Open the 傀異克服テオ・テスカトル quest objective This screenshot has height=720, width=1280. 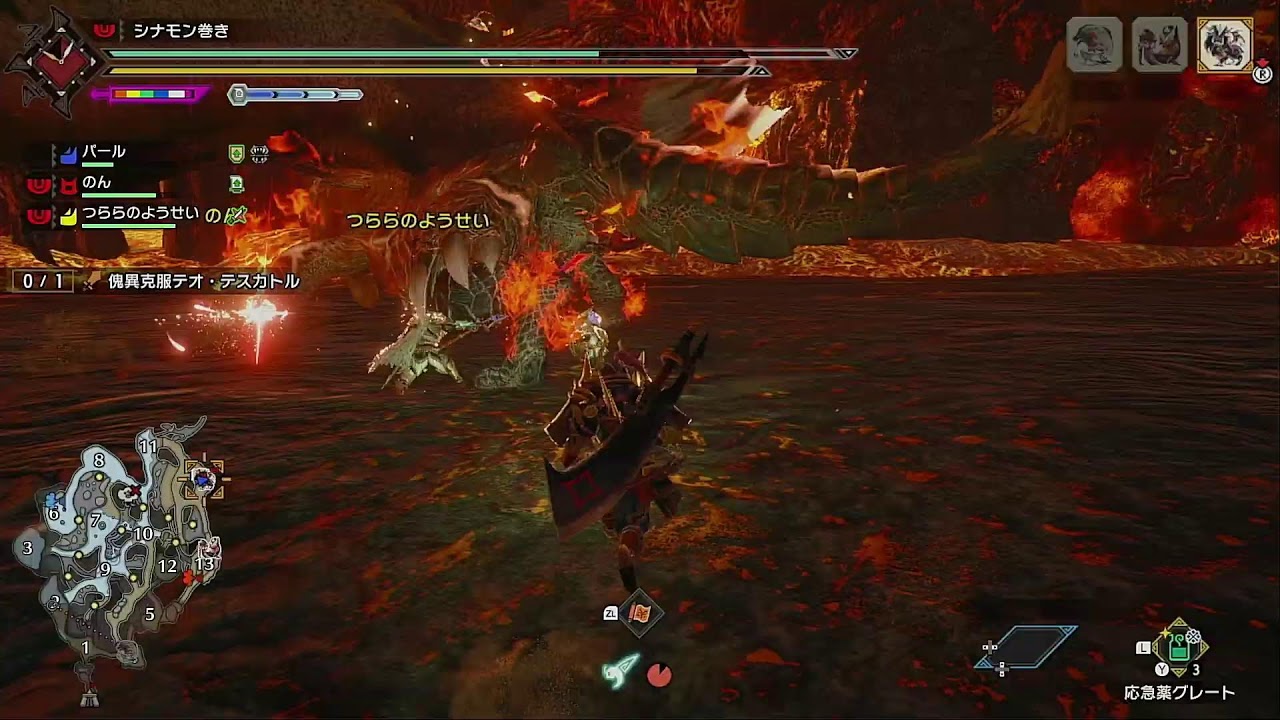[x=203, y=282]
